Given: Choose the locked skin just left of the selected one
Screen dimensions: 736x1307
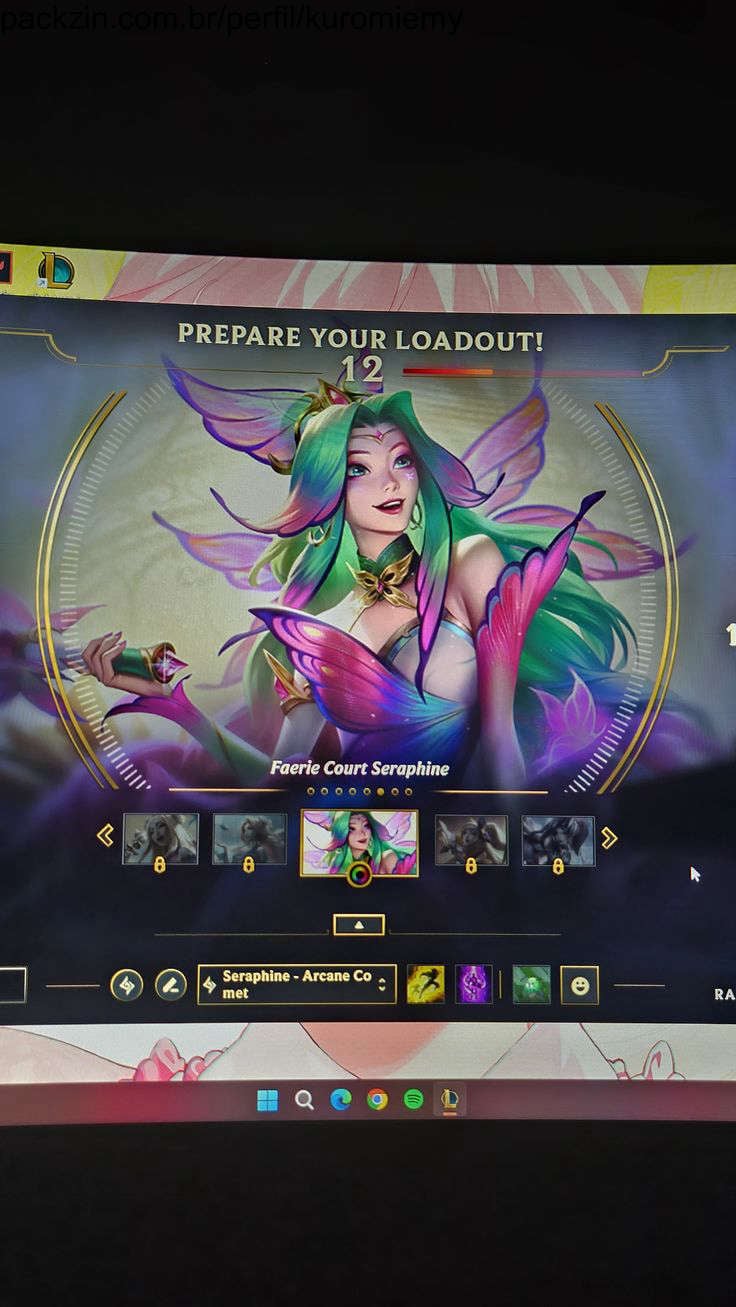Looking at the screenshot, I should tap(249, 838).
